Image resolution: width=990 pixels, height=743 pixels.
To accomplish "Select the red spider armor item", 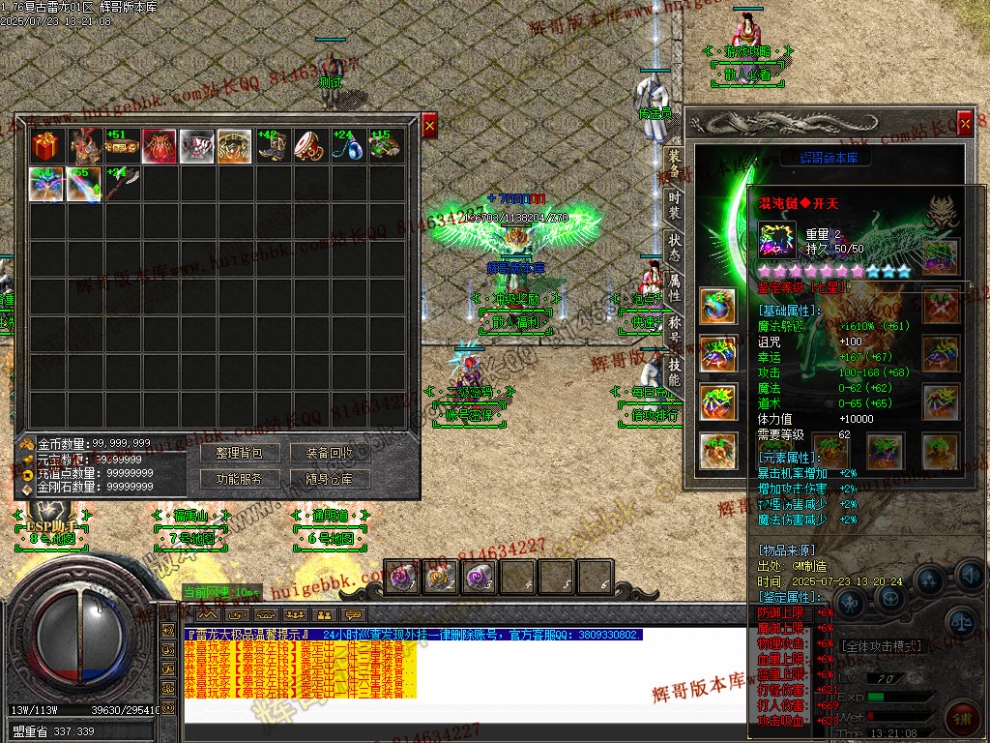I will [x=159, y=146].
